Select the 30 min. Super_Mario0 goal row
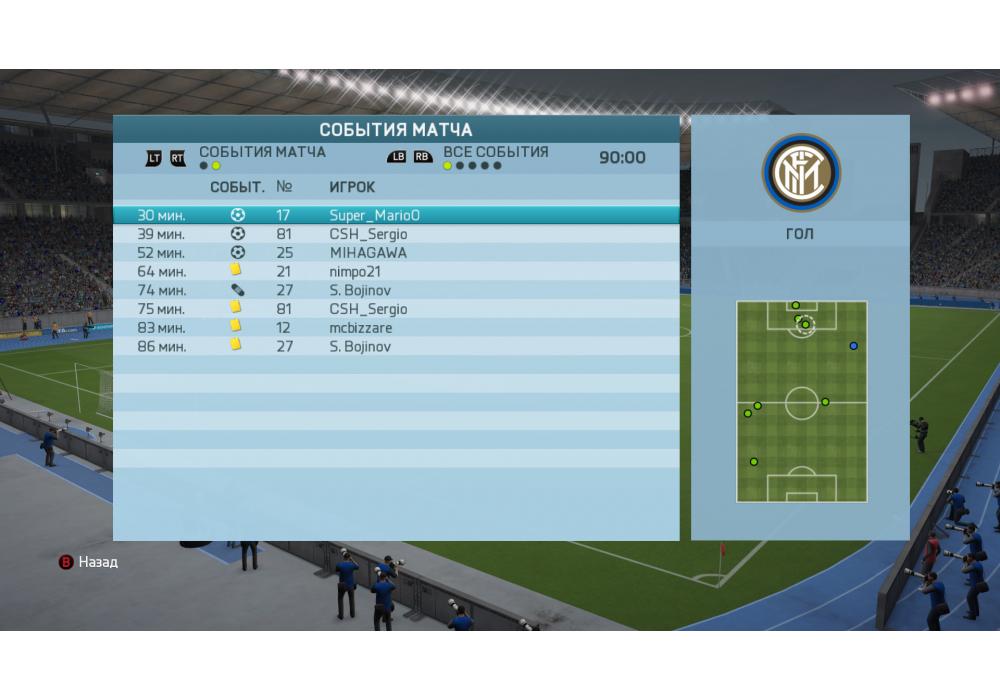This screenshot has width=1000, height=700. coord(395,215)
